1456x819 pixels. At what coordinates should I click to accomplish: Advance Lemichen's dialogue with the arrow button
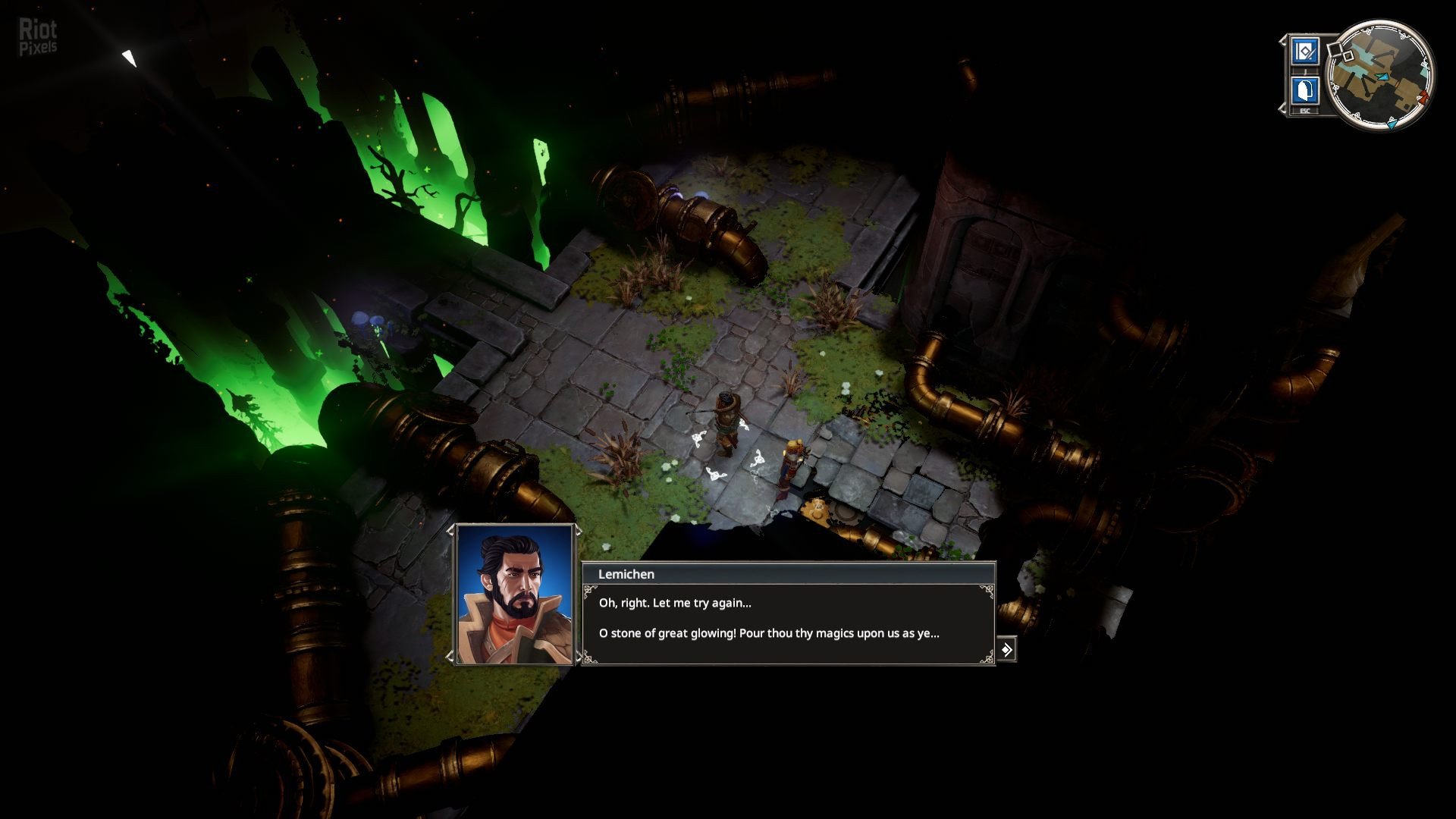[1006, 650]
